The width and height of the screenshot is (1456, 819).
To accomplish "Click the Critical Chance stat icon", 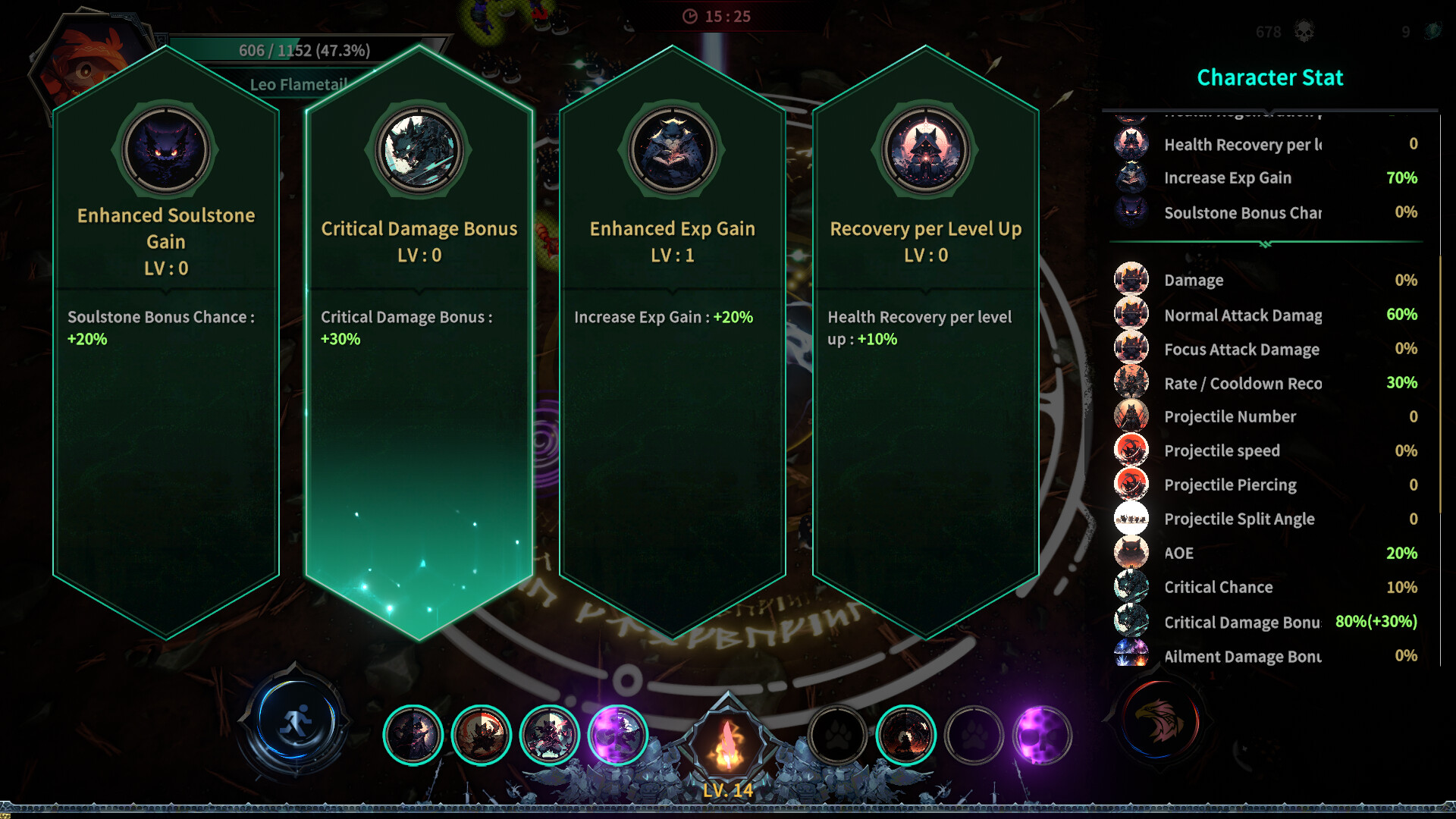I will pyautogui.click(x=1131, y=585).
